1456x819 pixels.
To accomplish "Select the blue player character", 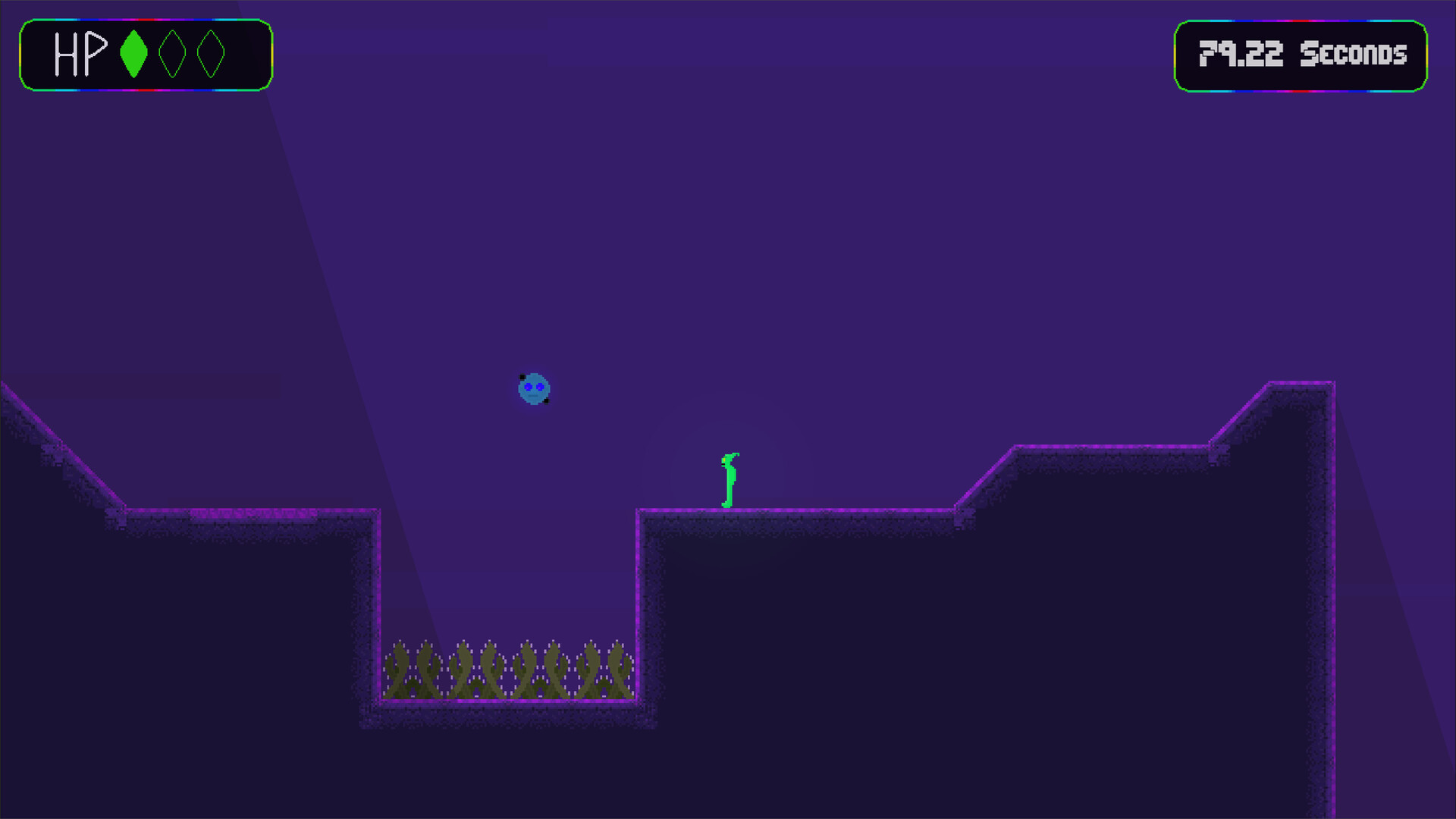I will pos(535,388).
